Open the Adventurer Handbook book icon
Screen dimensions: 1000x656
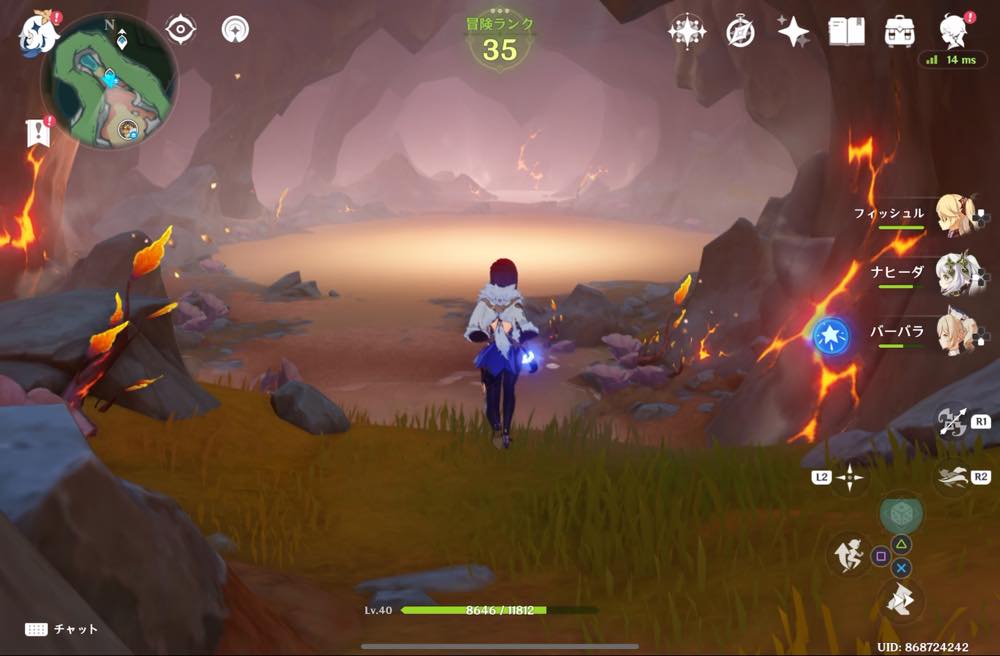[x=846, y=32]
